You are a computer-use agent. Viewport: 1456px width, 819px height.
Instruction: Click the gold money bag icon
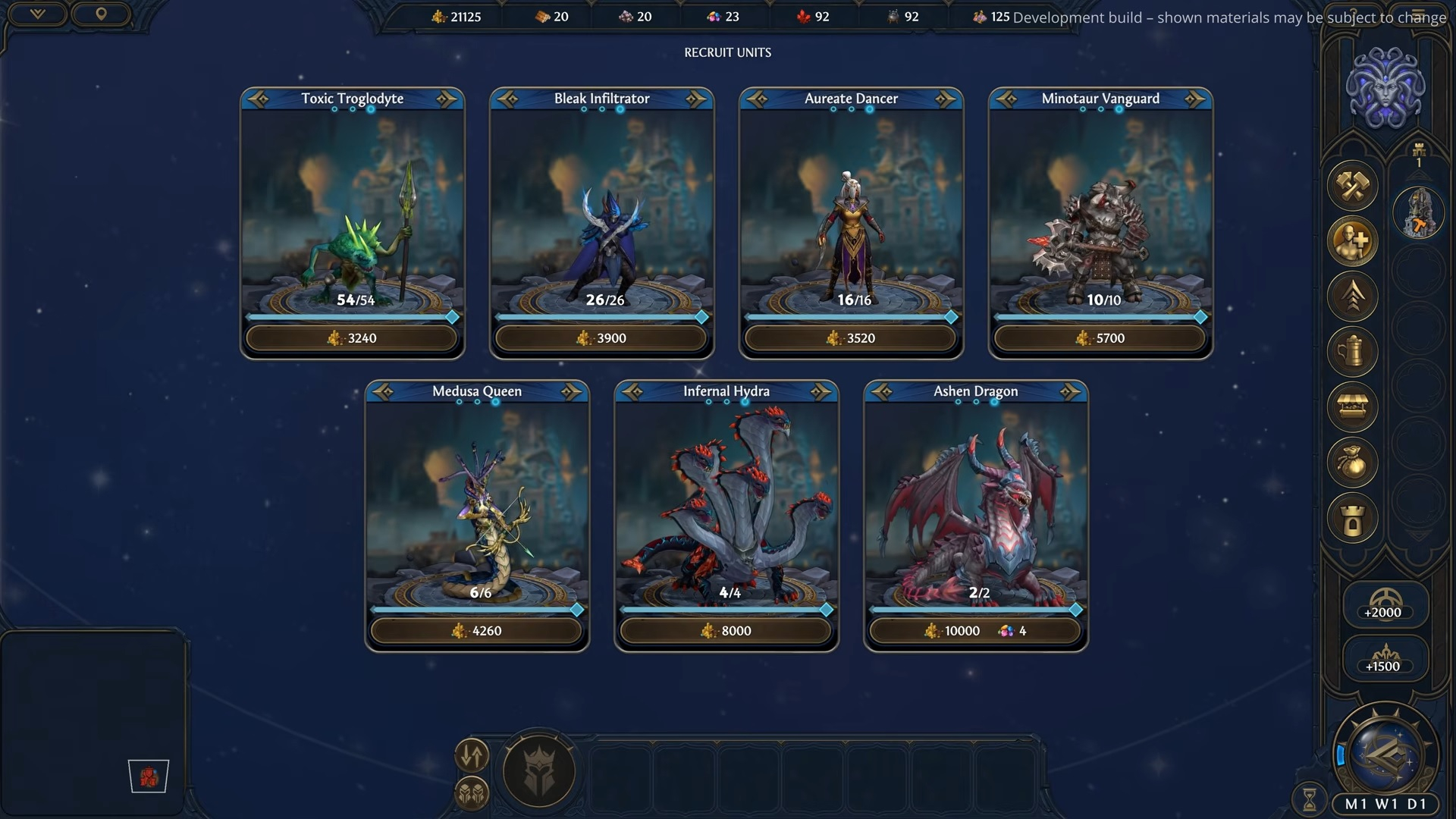pyautogui.click(x=1353, y=463)
